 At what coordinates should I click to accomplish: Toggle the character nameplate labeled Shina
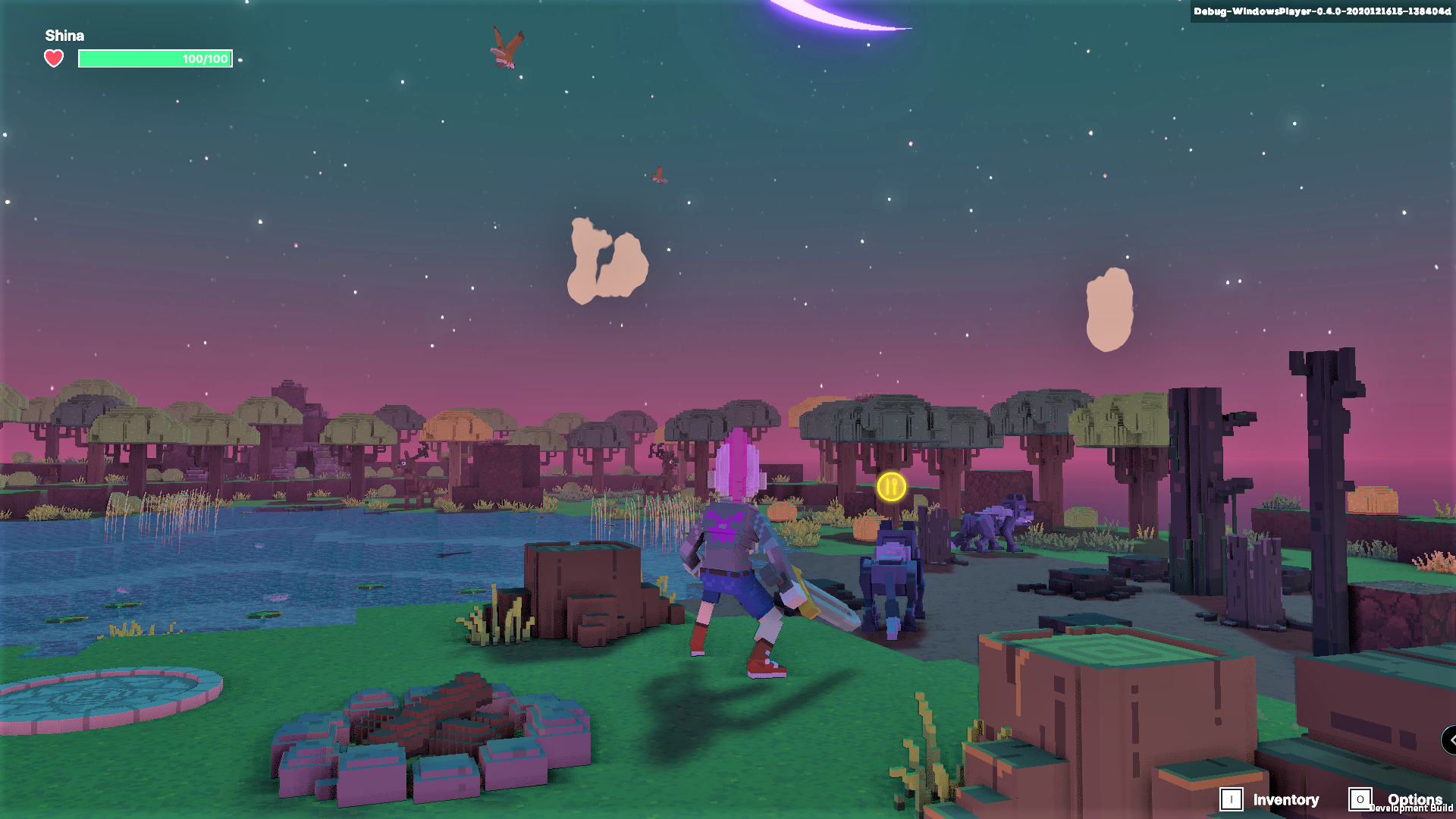64,35
